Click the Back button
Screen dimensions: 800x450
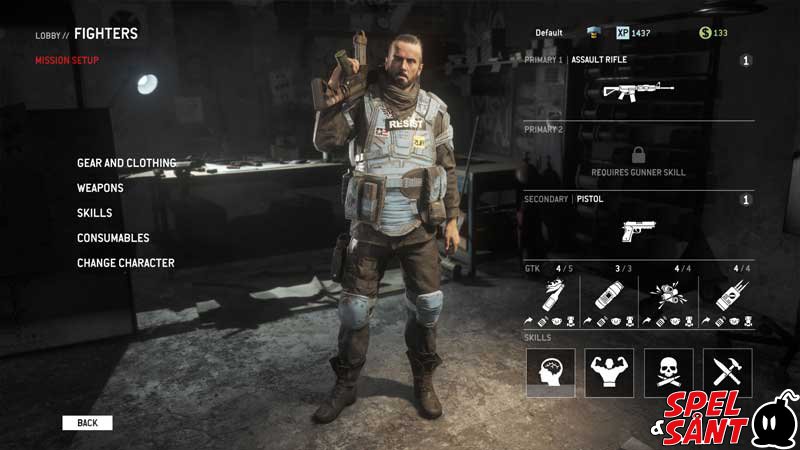(87, 423)
